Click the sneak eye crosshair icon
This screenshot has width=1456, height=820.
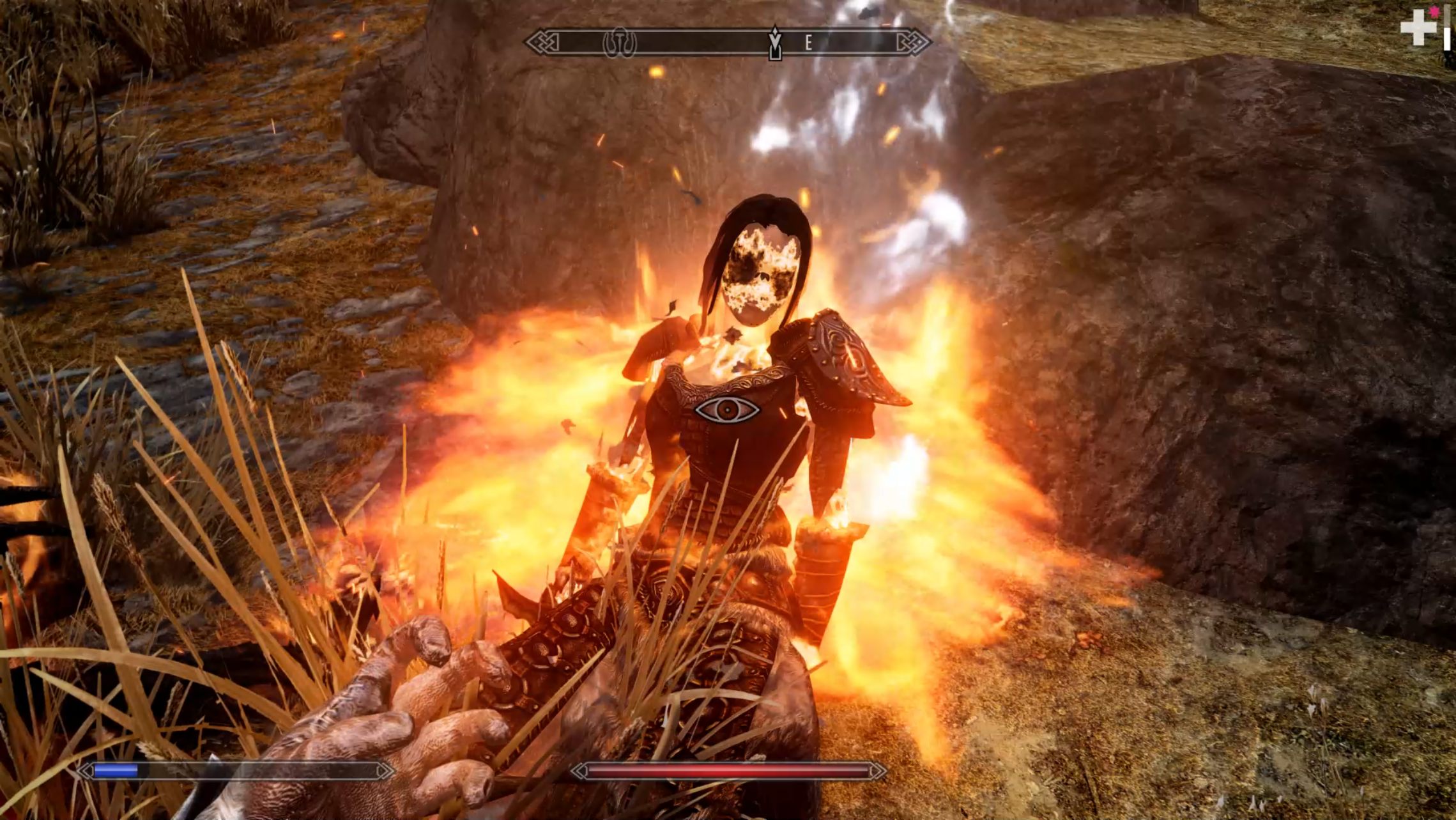[727, 410]
